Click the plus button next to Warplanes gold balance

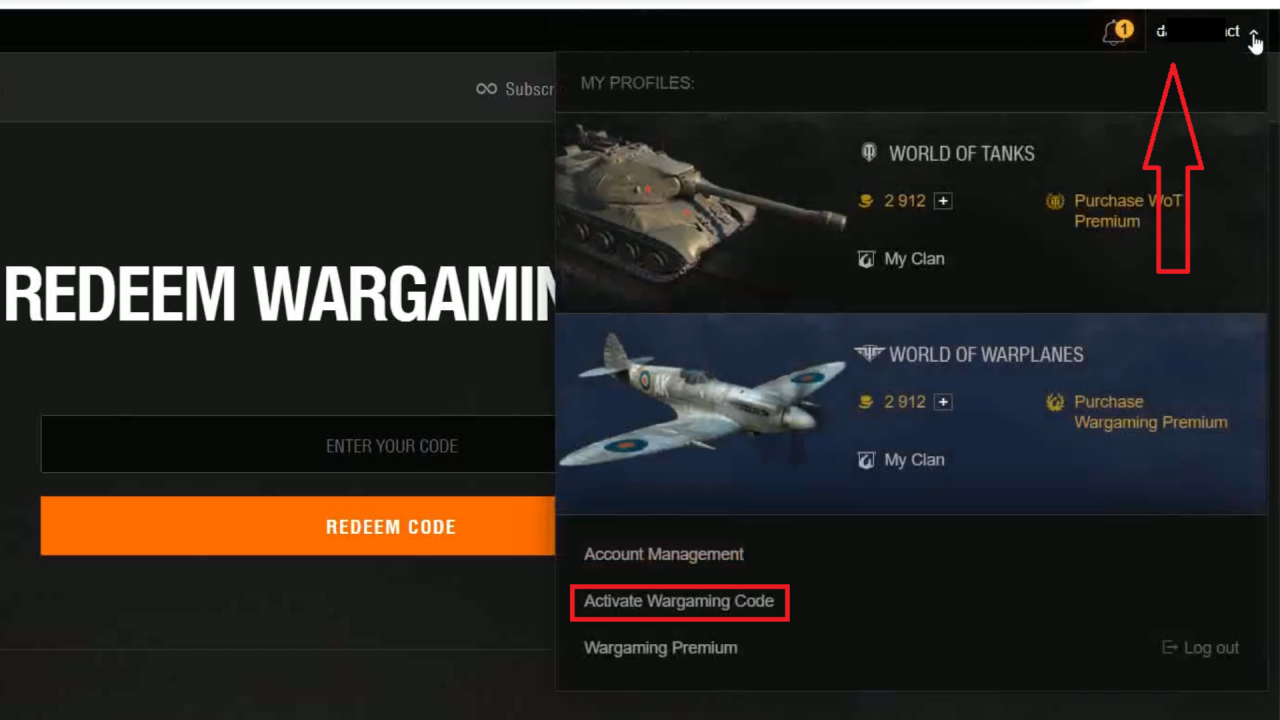click(942, 401)
